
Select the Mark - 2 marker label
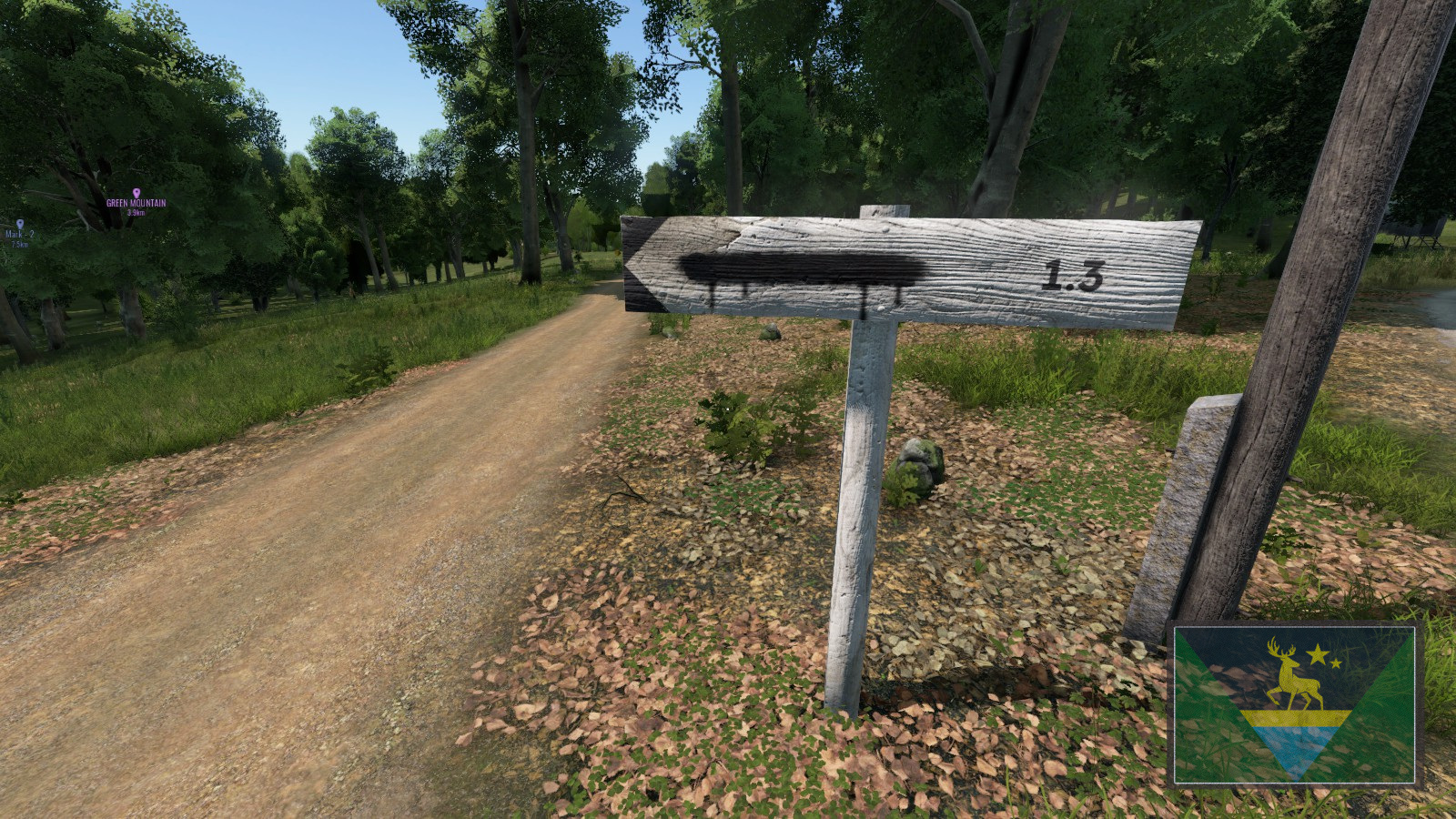pos(20,235)
